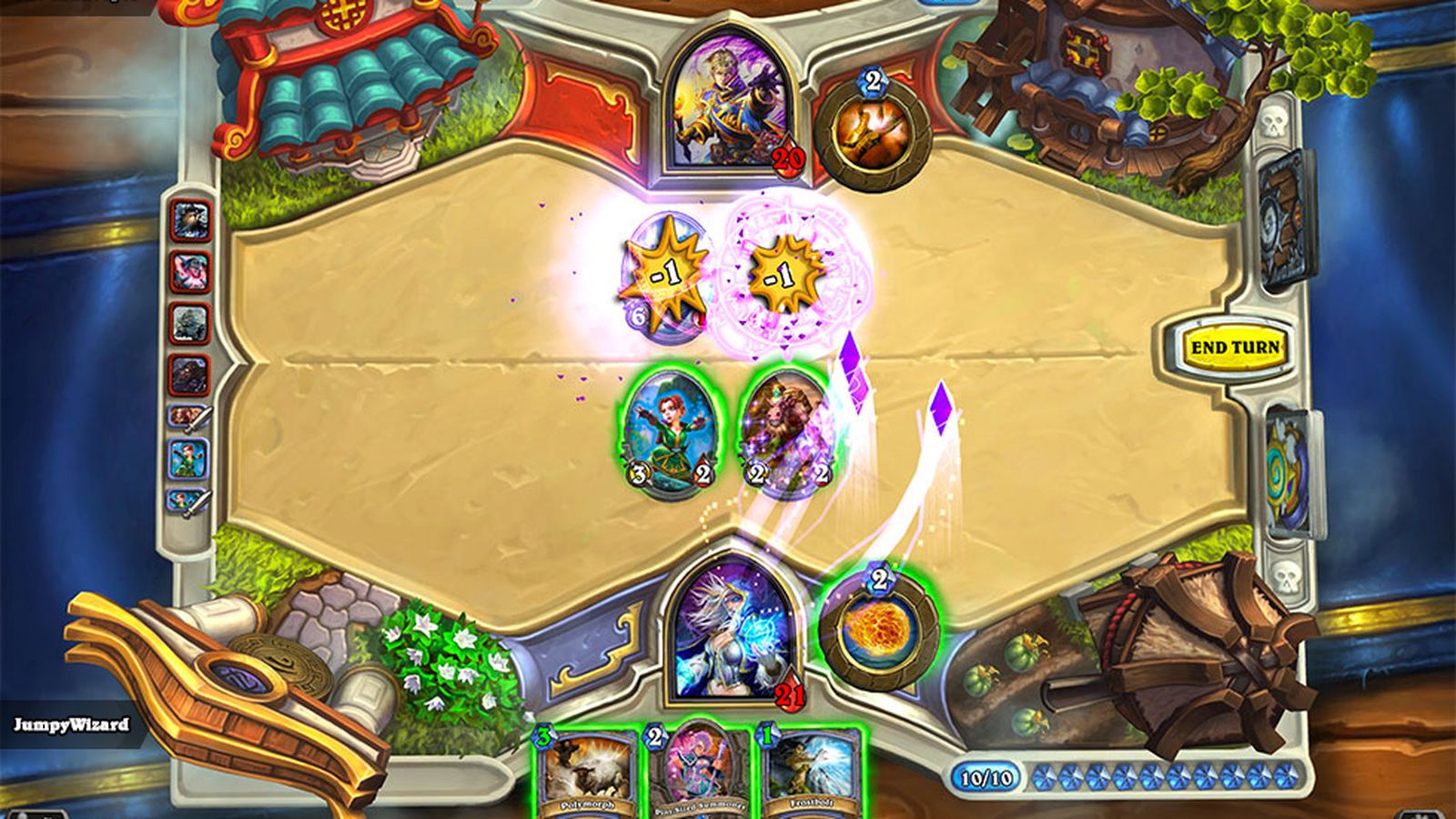This screenshot has height=819, width=1456.
Task: Select the friendly 2/2 minion
Action: coord(783,434)
